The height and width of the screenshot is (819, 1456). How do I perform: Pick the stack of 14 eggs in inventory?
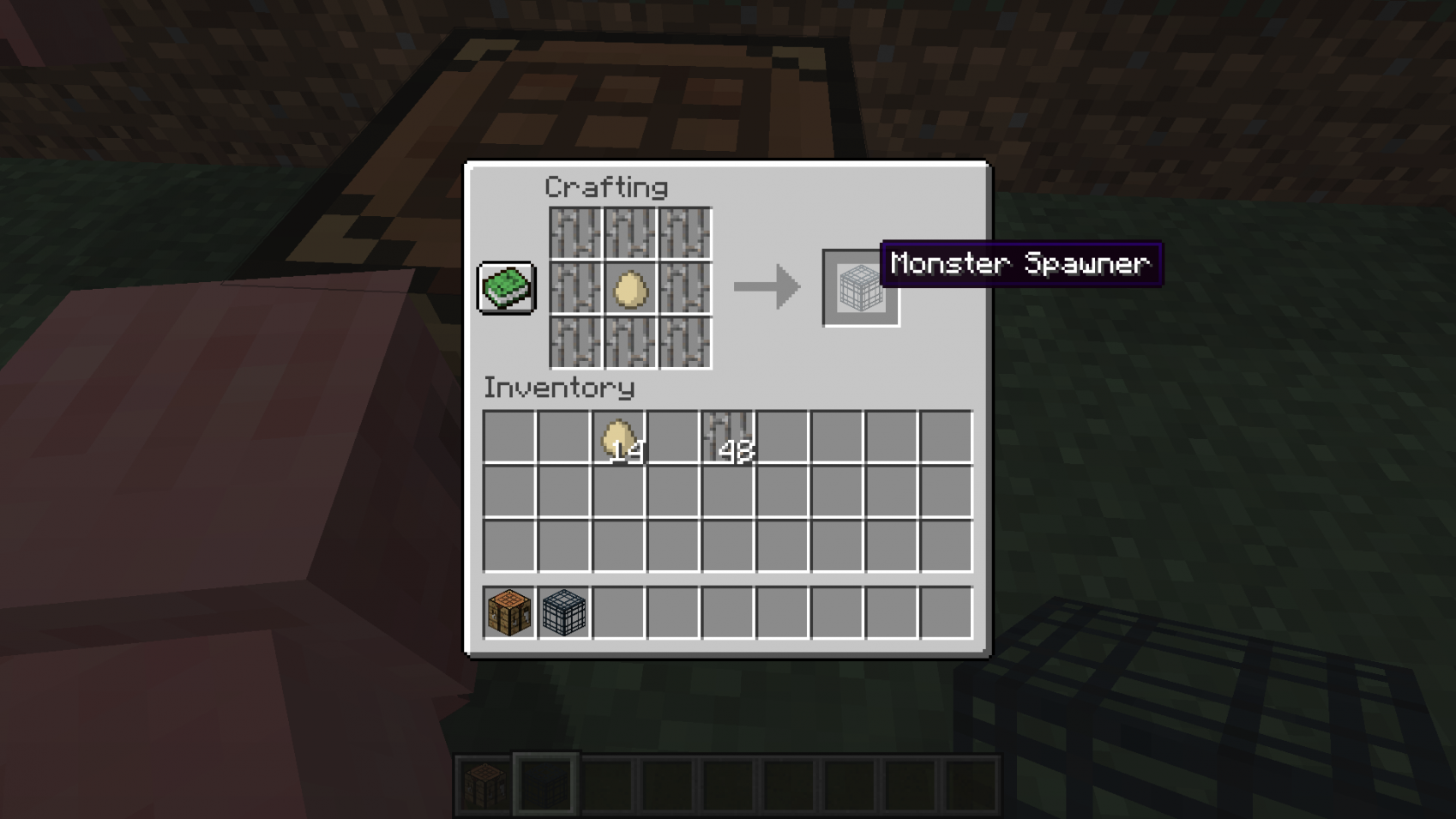619,436
